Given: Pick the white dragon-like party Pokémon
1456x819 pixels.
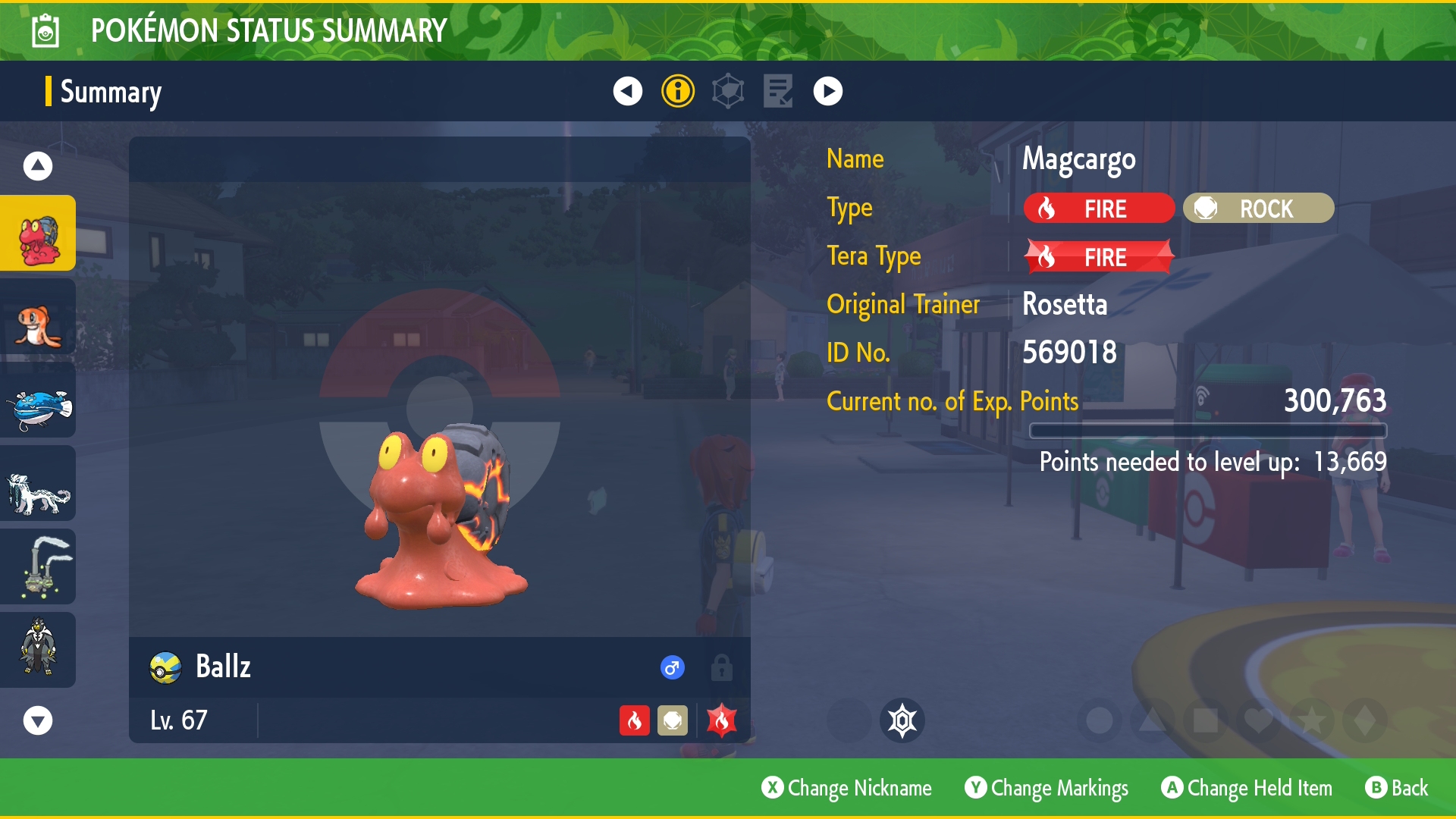Looking at the screenshot, I should (x=38, y=484).
